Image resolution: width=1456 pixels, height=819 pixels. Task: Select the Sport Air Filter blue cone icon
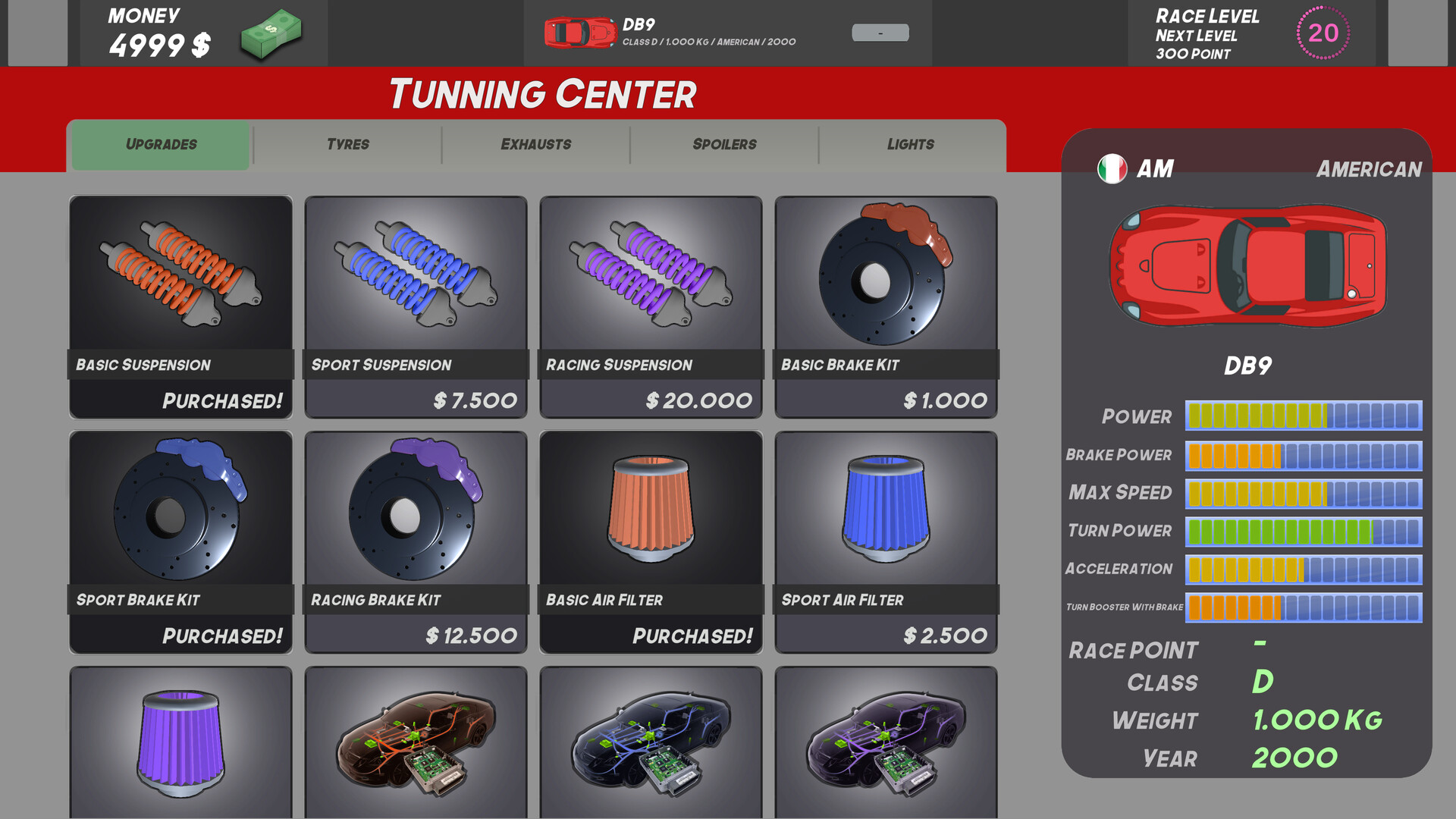coord(884,508)
